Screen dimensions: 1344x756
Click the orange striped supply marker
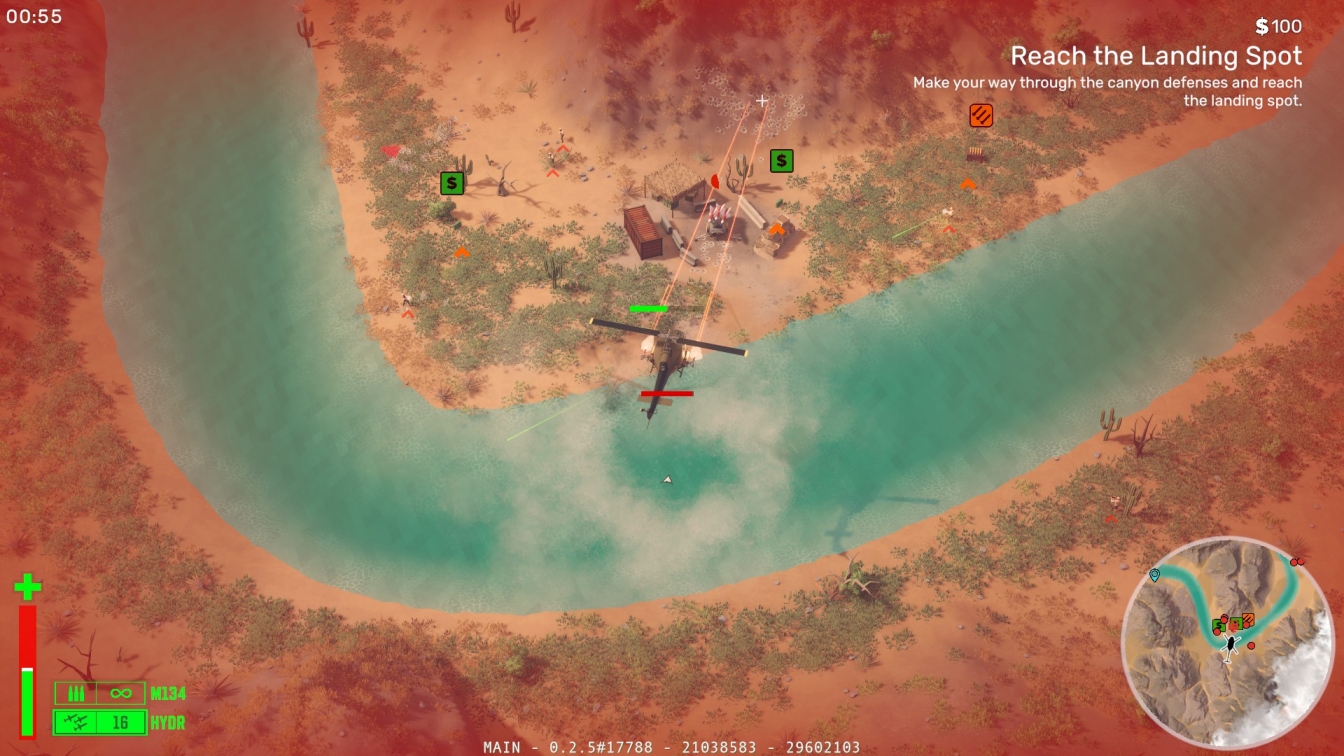click(981, 116)
